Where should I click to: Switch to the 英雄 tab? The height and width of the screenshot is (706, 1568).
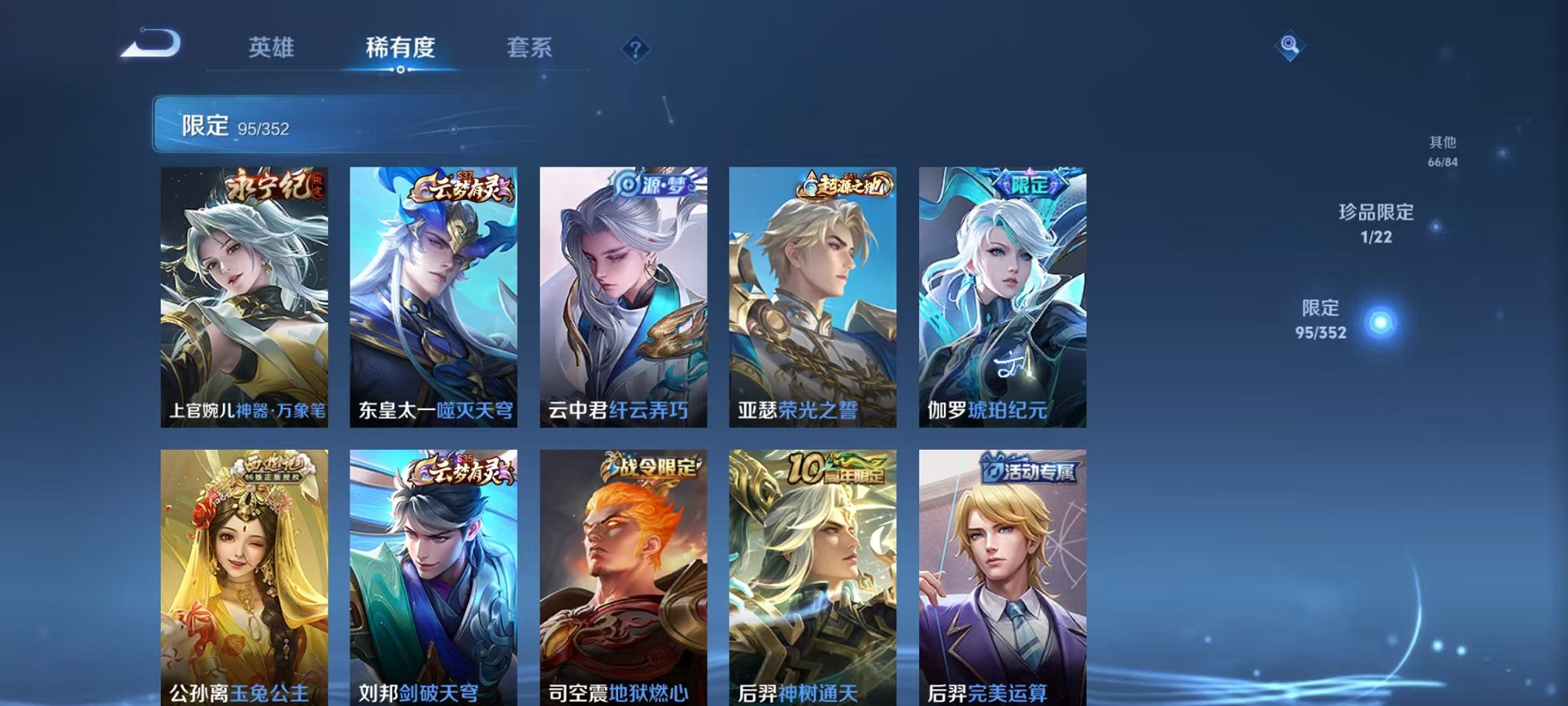(x=271, y=46)
